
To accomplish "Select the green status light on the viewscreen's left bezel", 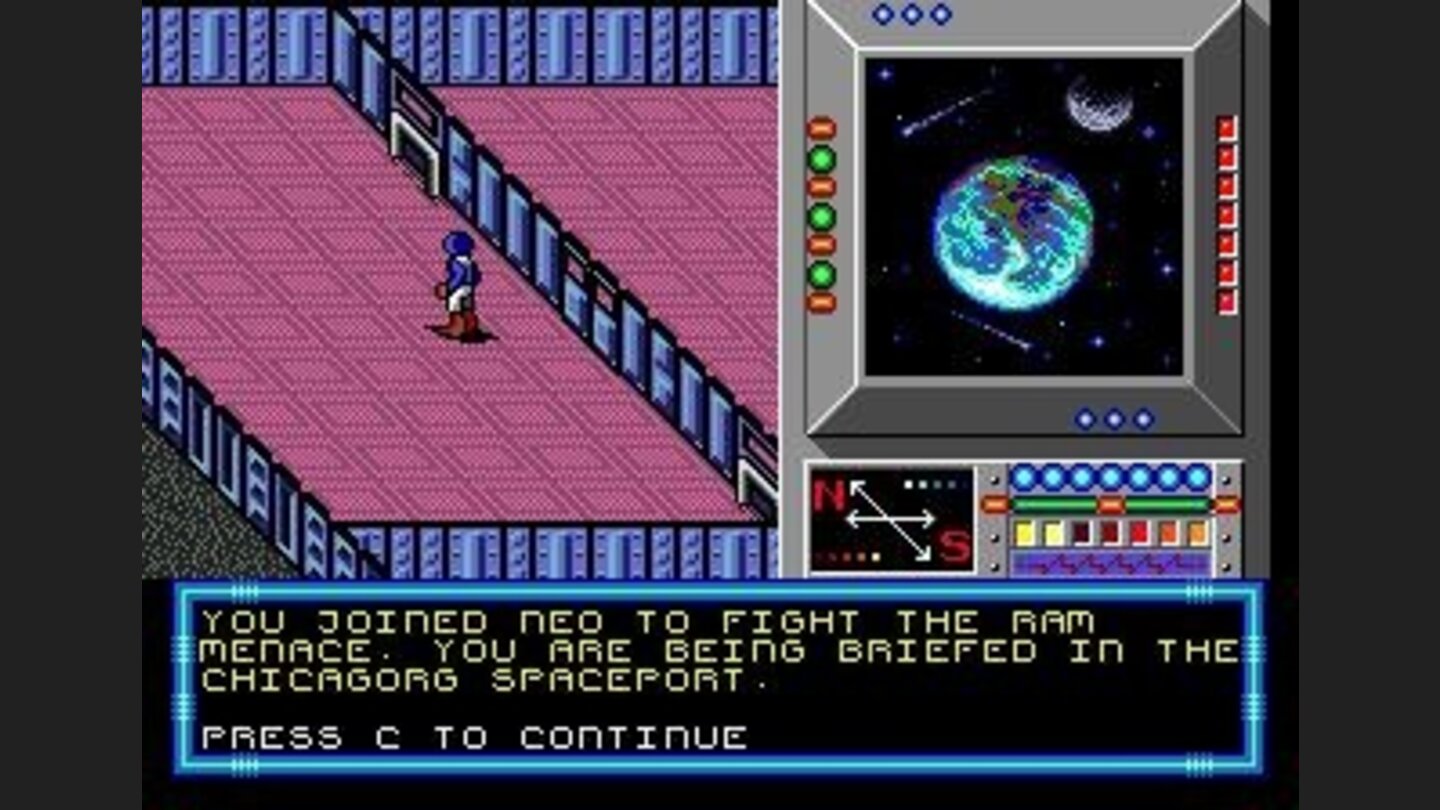I will 822,158.
